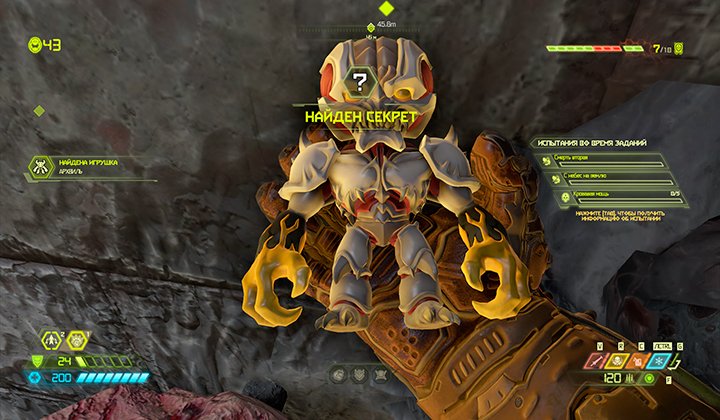Select the first mission challenge entry
Screen dimensions: 720x420
606,160
